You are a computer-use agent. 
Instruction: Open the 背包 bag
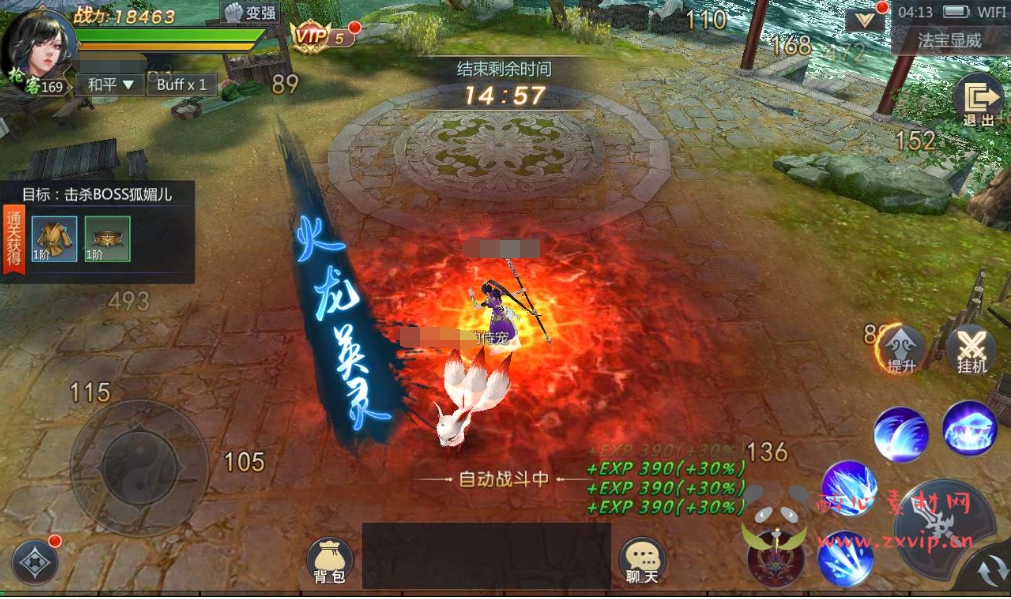[x=329, y=561]
